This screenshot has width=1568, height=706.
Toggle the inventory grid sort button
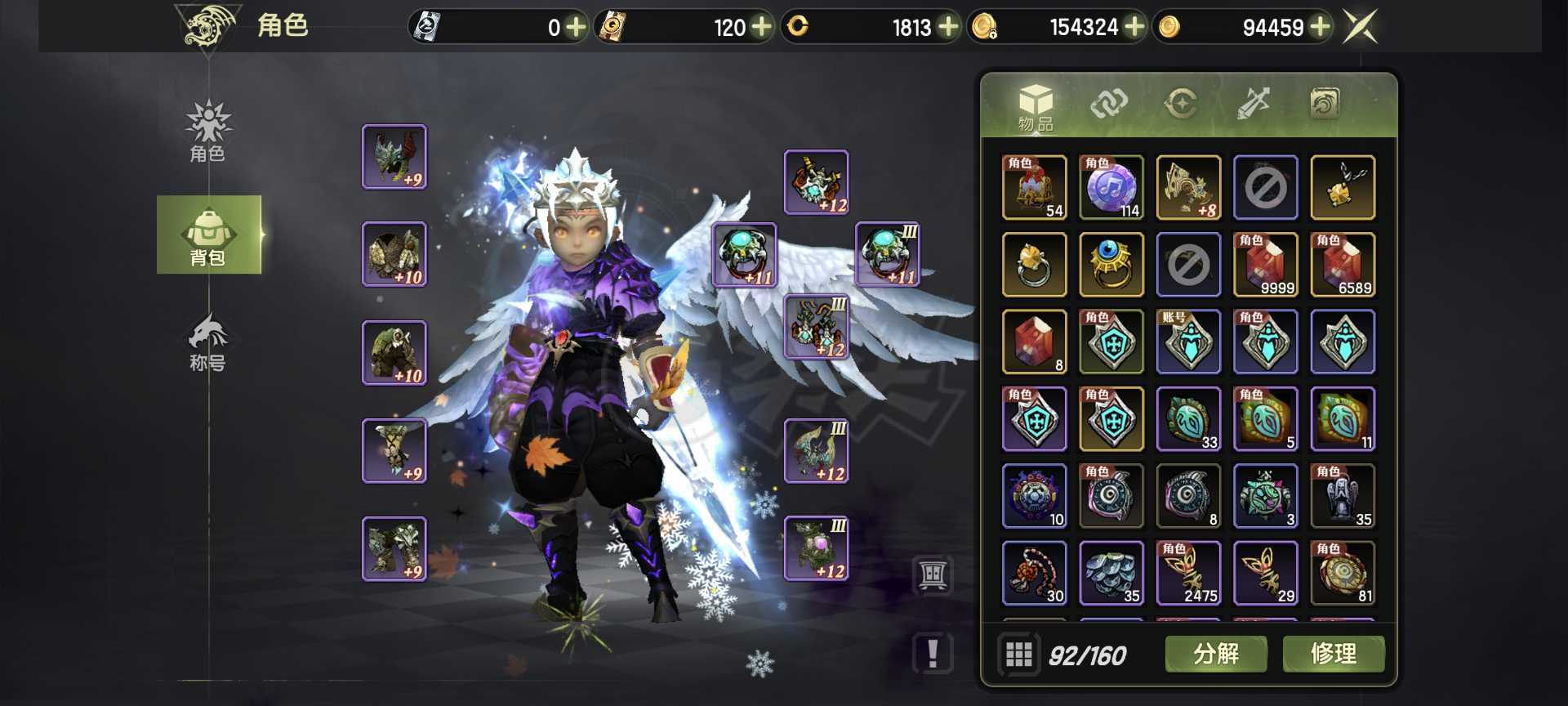pyautogui.click(x=1018, y=655)
